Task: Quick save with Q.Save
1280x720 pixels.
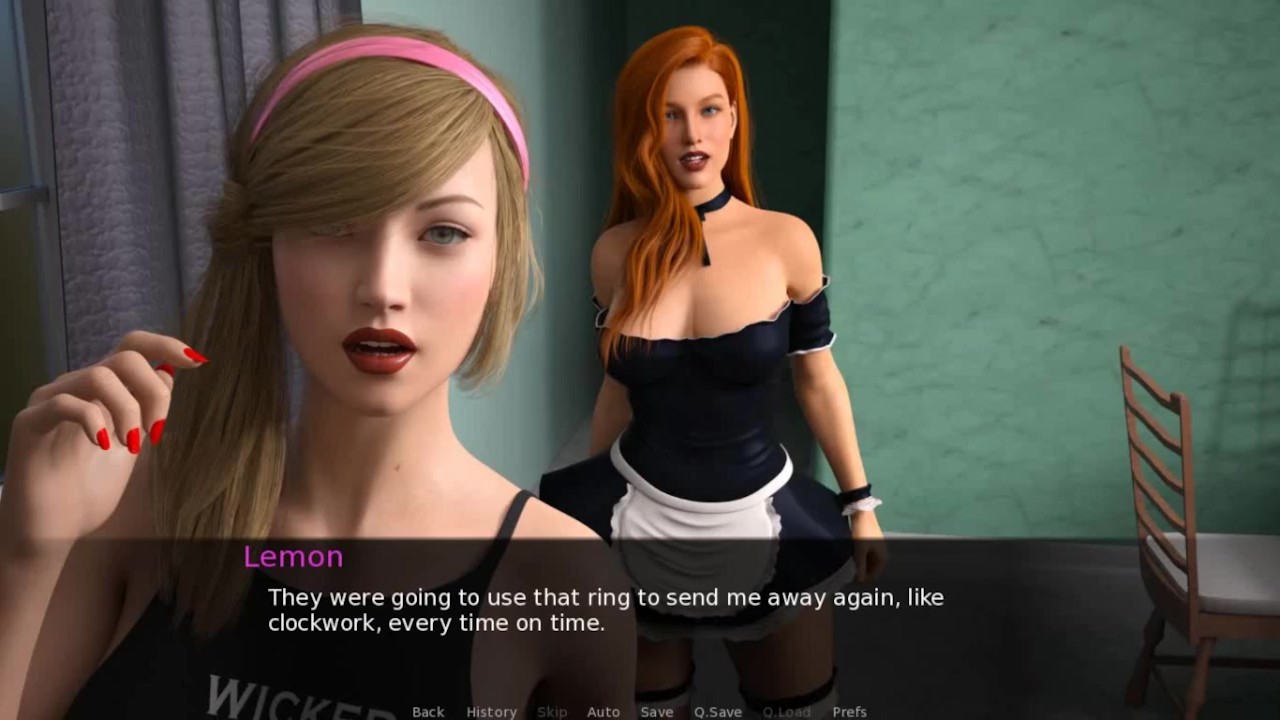Action: [x=718, y=711]
